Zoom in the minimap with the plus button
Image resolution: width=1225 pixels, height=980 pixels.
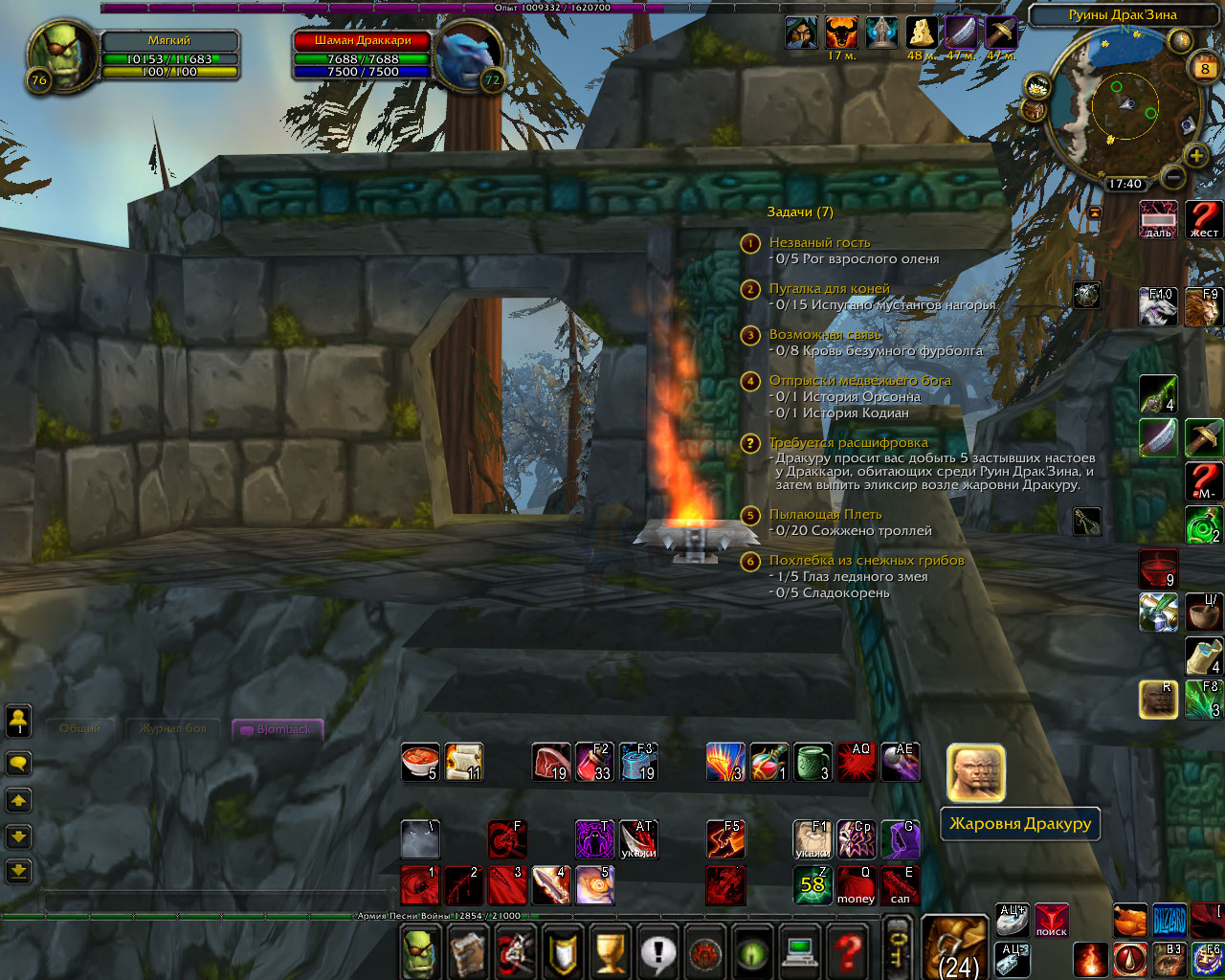1196,155
